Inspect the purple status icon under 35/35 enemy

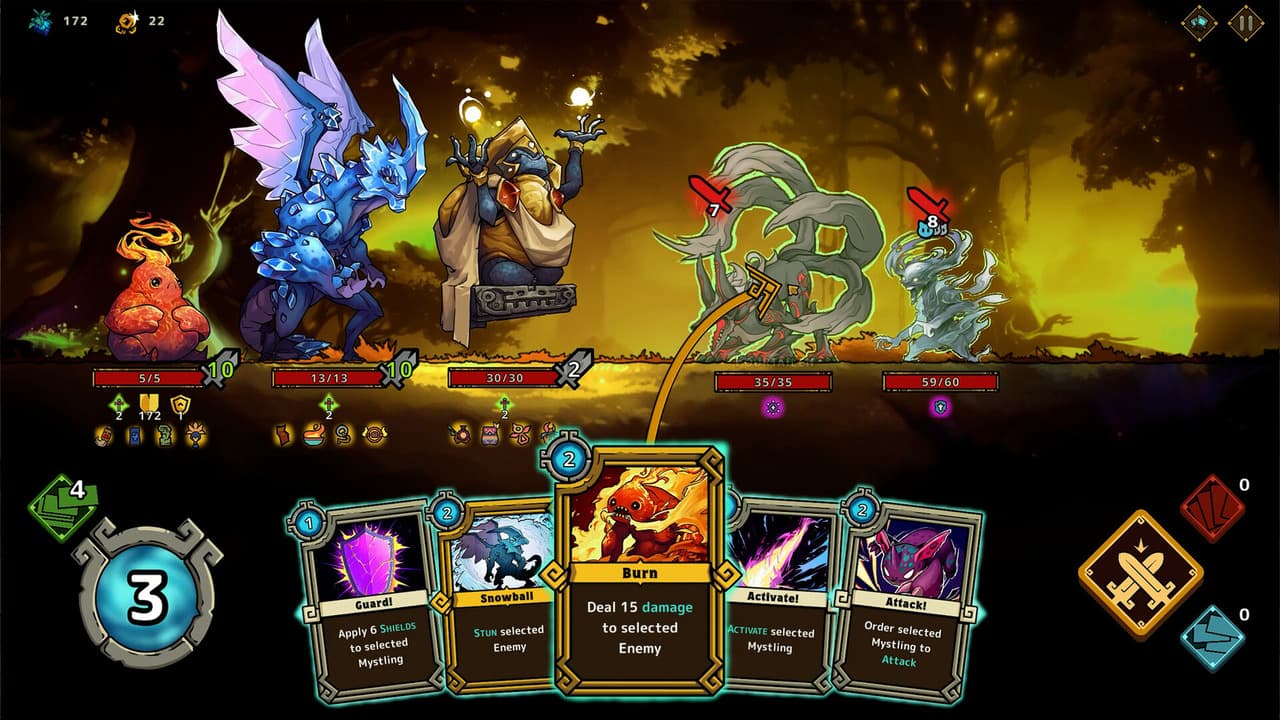[772, 407]
